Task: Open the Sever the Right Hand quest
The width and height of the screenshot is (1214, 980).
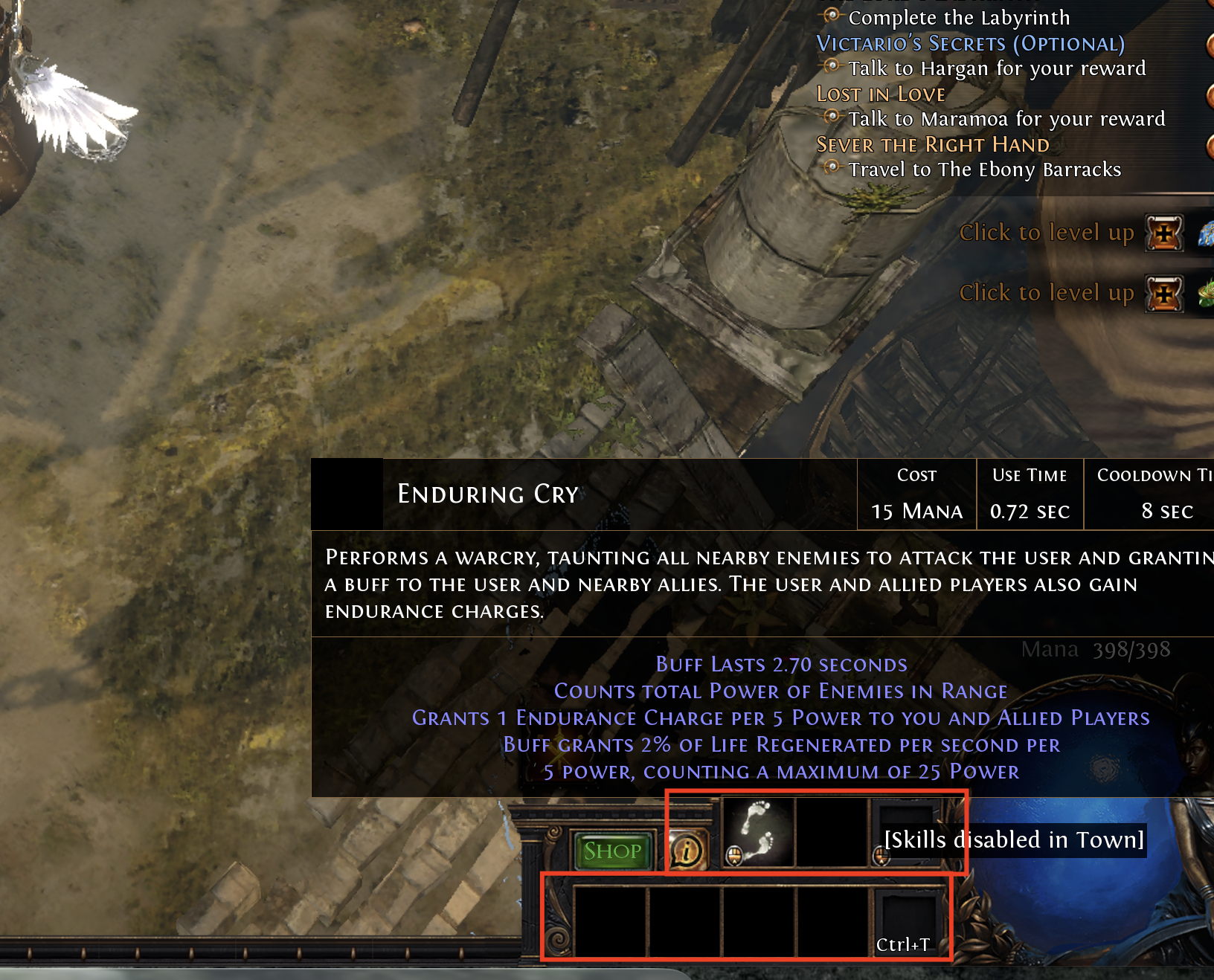Action: 933,145
